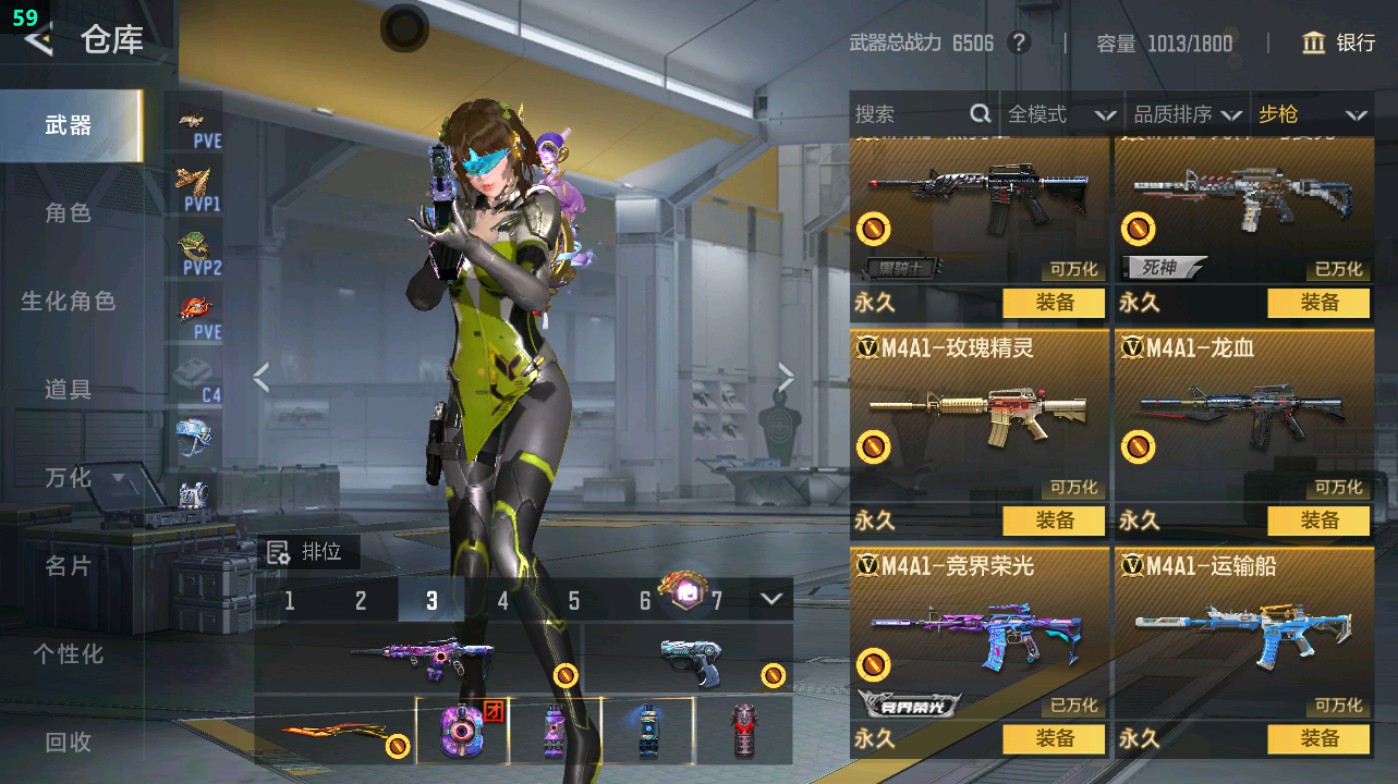Go back using the top-left arrow
The width and height of the screenshot is (1398, 784).
(x=38, y=40)
